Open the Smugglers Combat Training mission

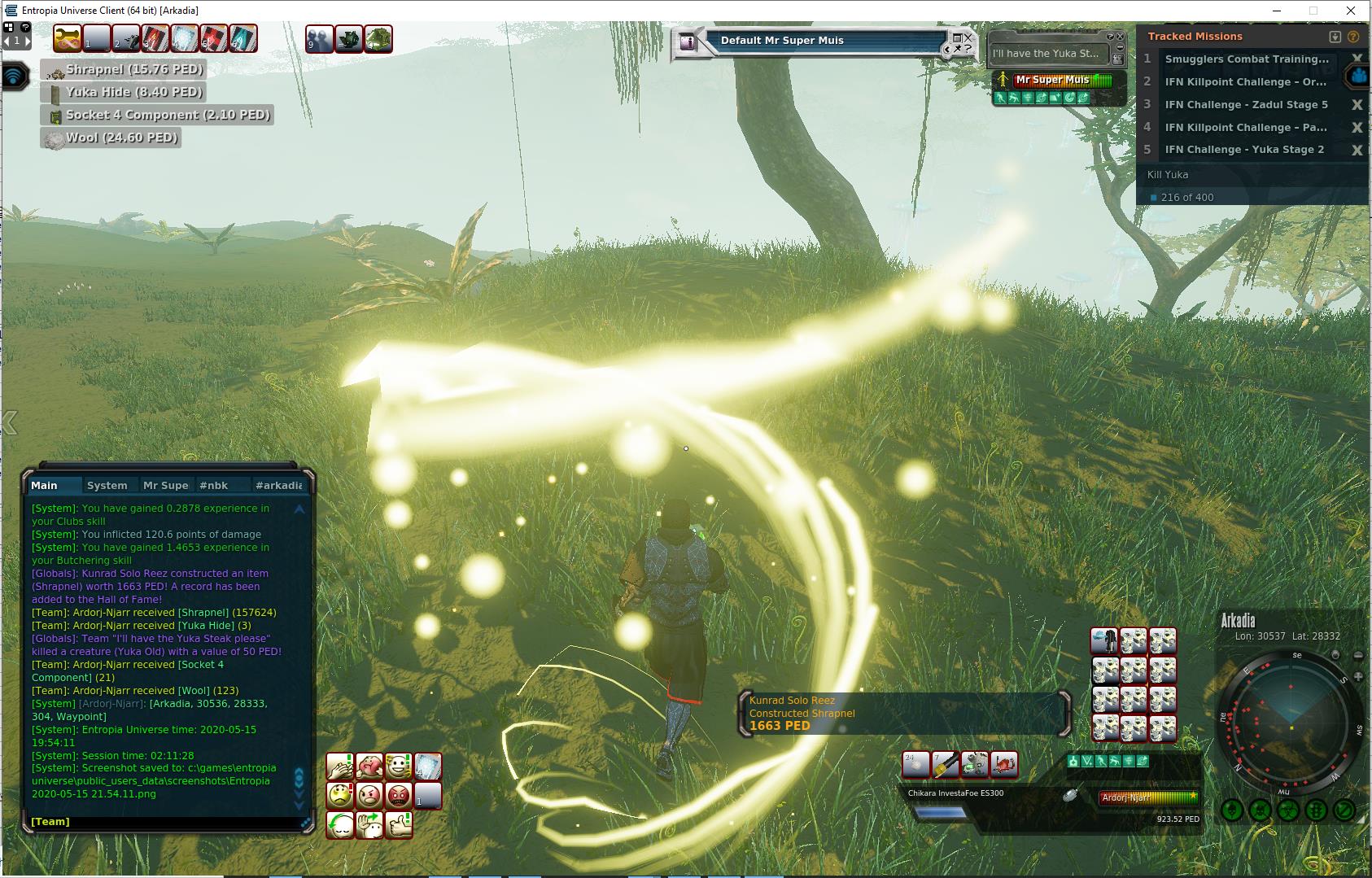(x=1246, y=59)
